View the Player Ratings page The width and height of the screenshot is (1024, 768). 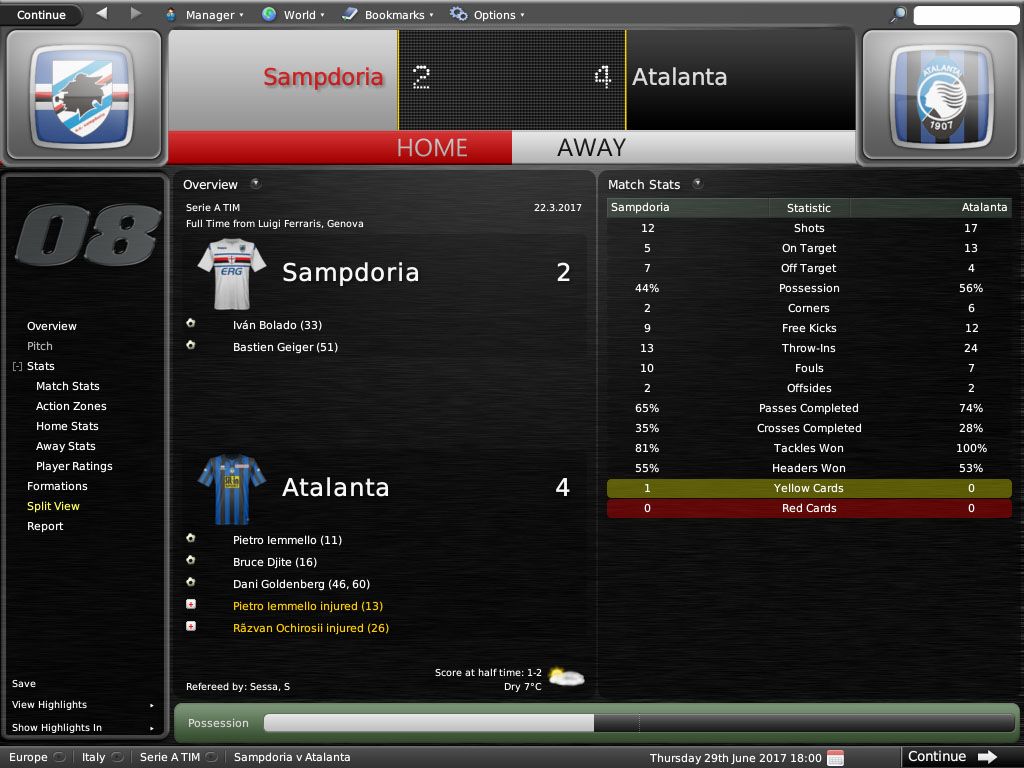74,466
